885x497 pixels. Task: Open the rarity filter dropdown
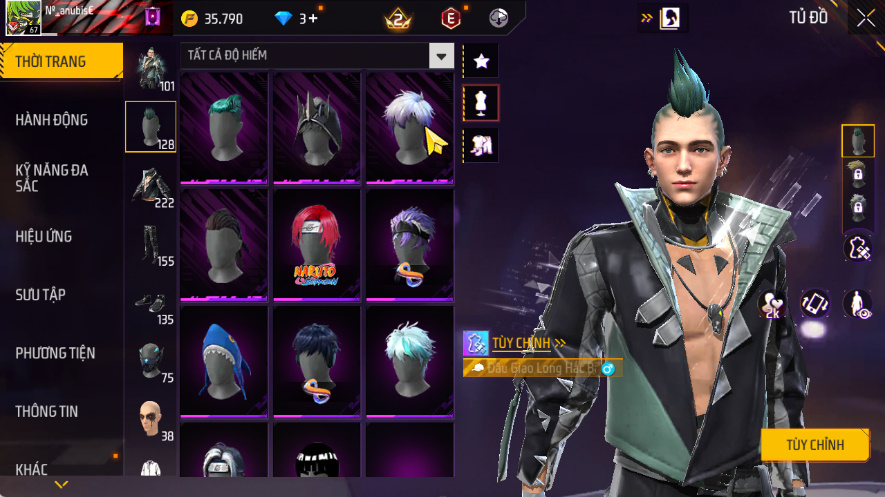pos(441,55)
